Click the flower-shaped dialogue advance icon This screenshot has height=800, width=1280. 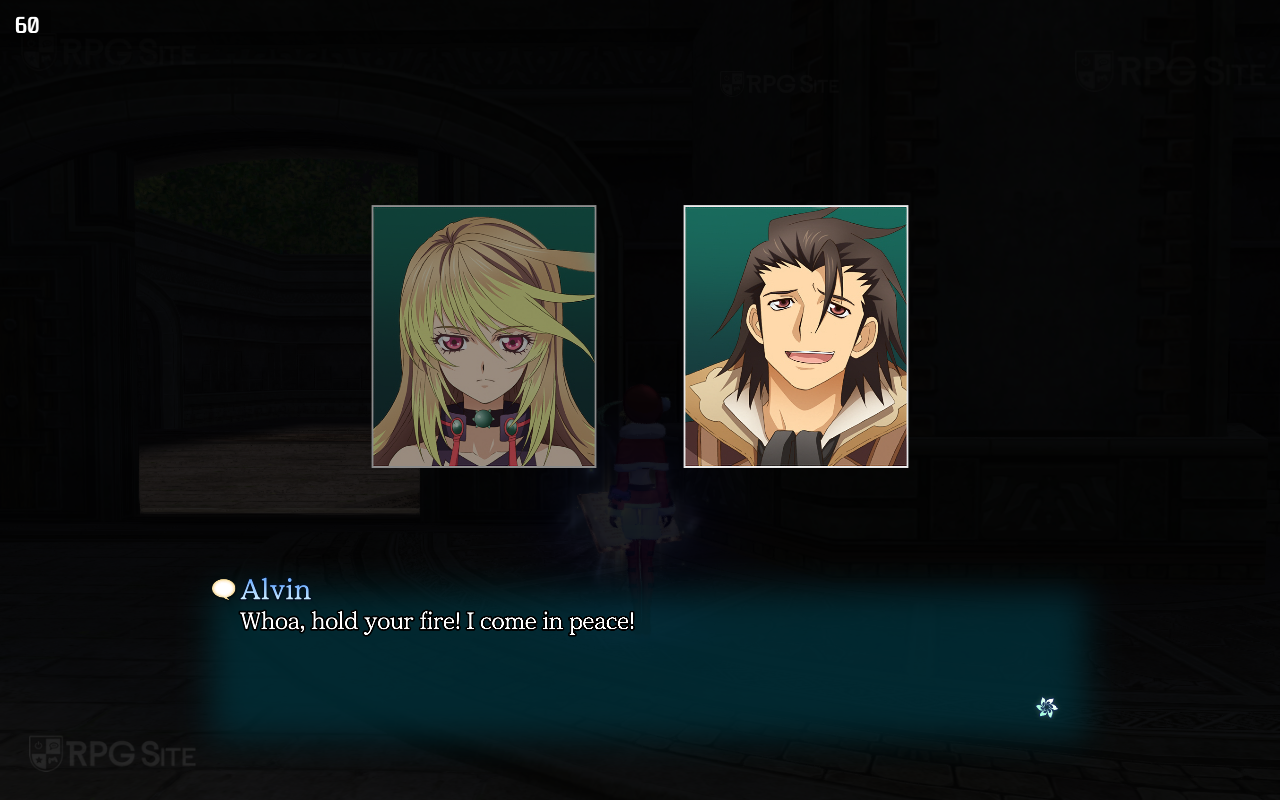1047,708
